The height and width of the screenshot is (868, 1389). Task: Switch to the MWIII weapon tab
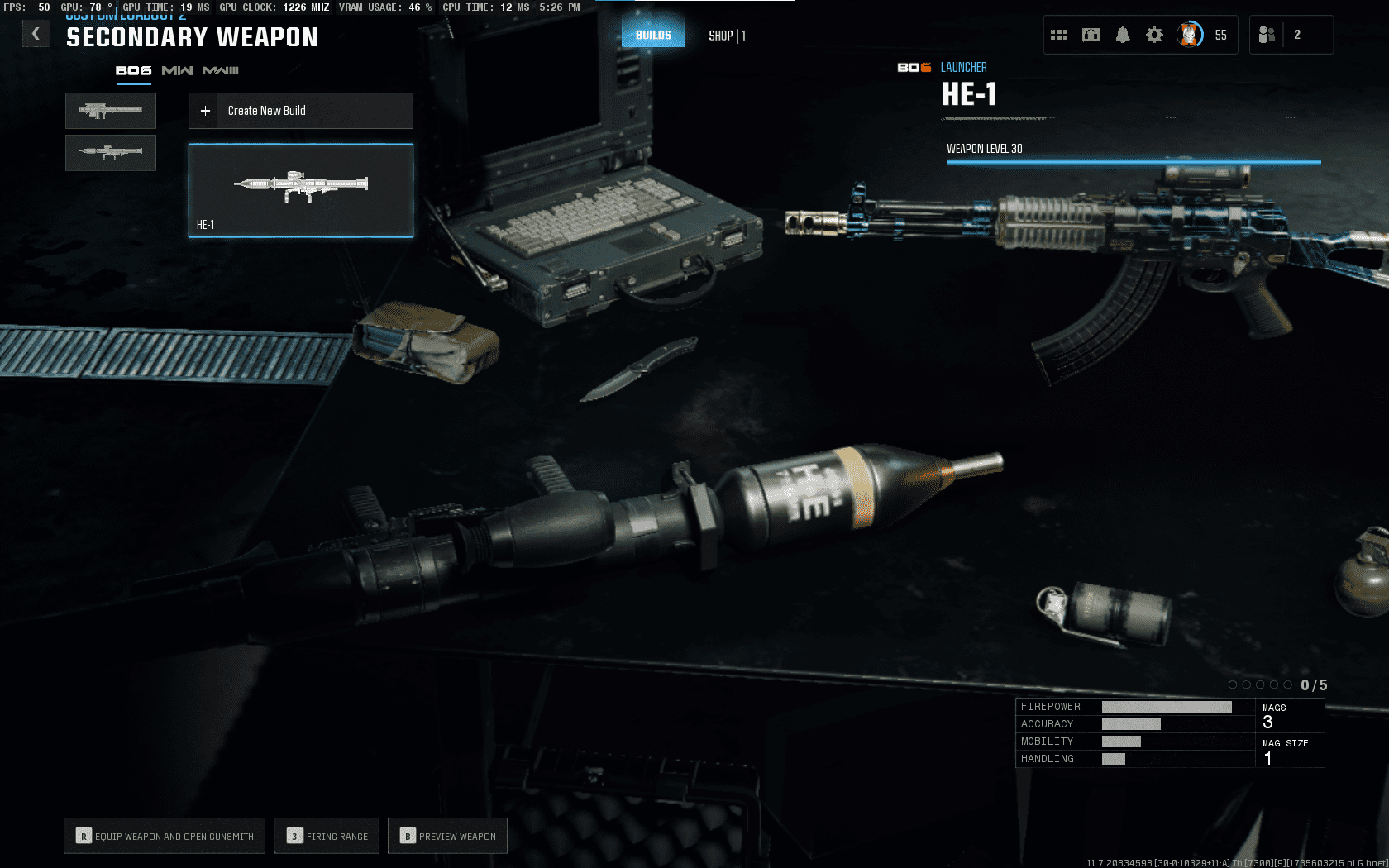(221, 71)
